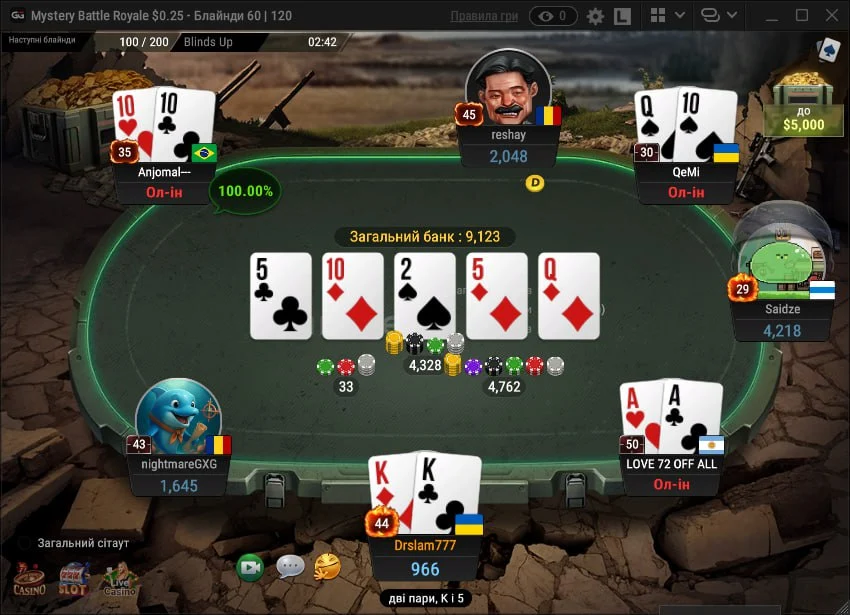The height and width of the screenshot is (615, 850).
Task: Launch the Slot machine icon
Action: click(74, 579)
